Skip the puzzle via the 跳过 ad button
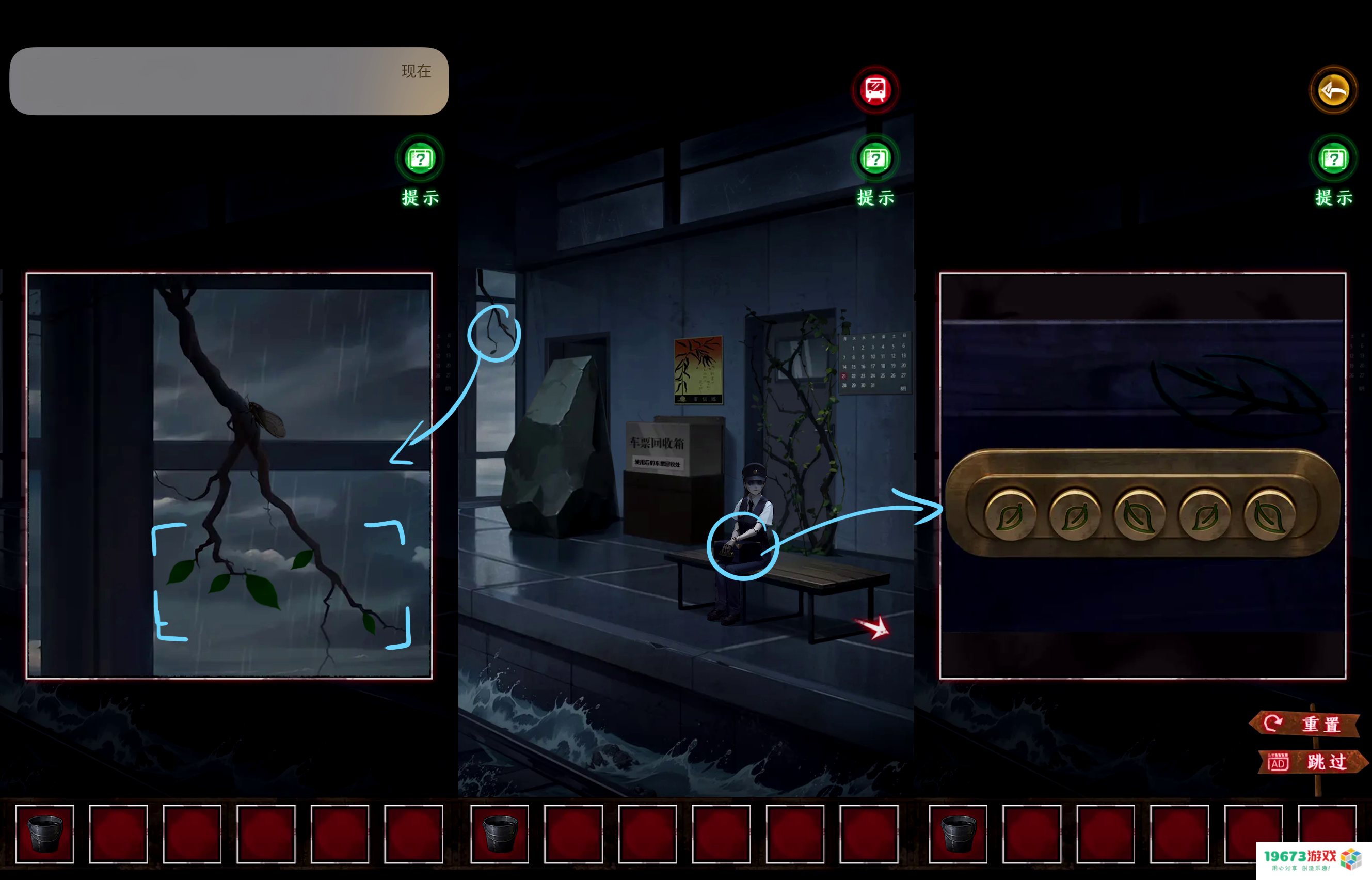1372x880 pixels. point(1312,762)
